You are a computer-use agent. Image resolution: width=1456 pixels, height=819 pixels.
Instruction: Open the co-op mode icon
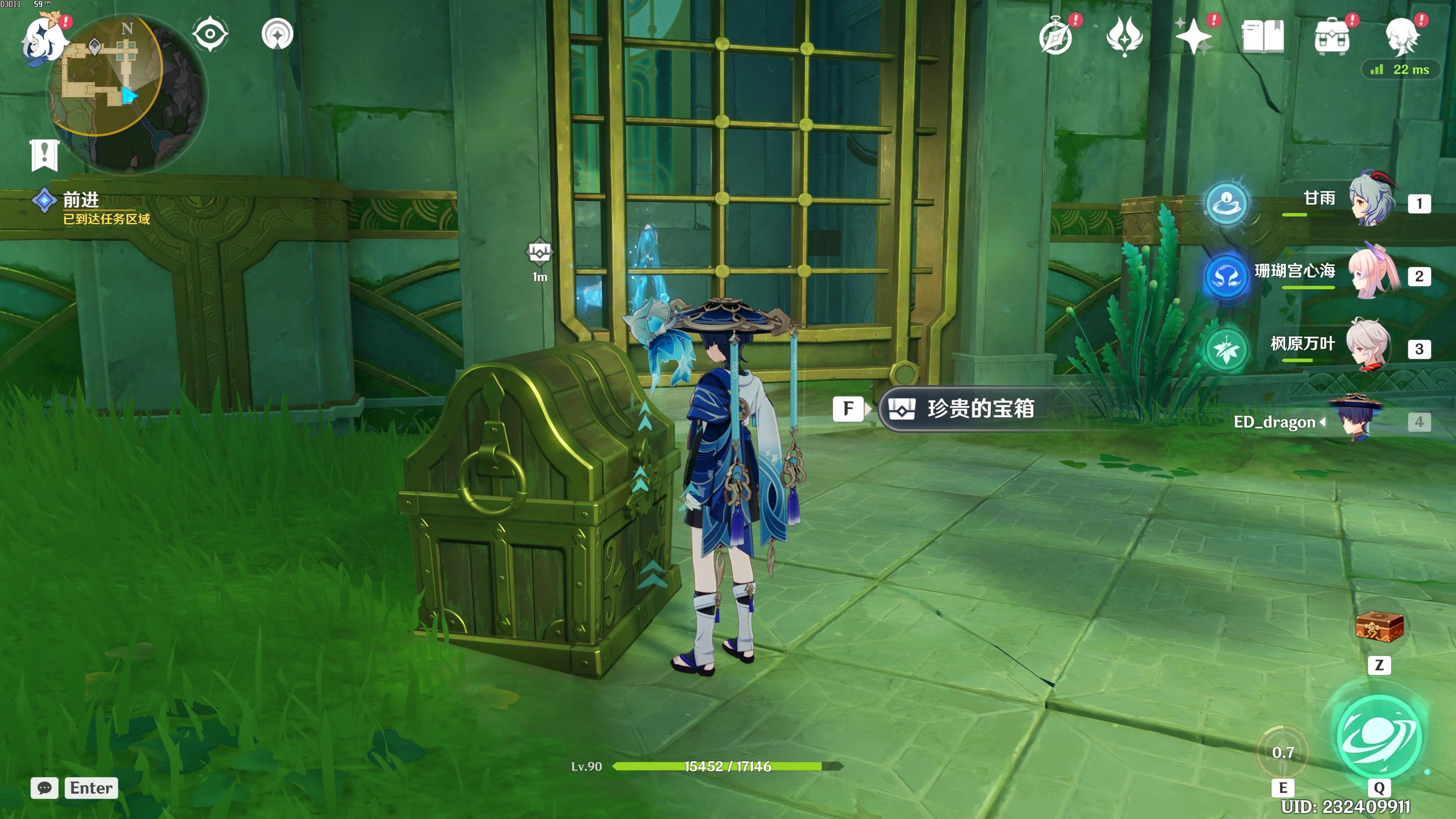click(278, 34)
